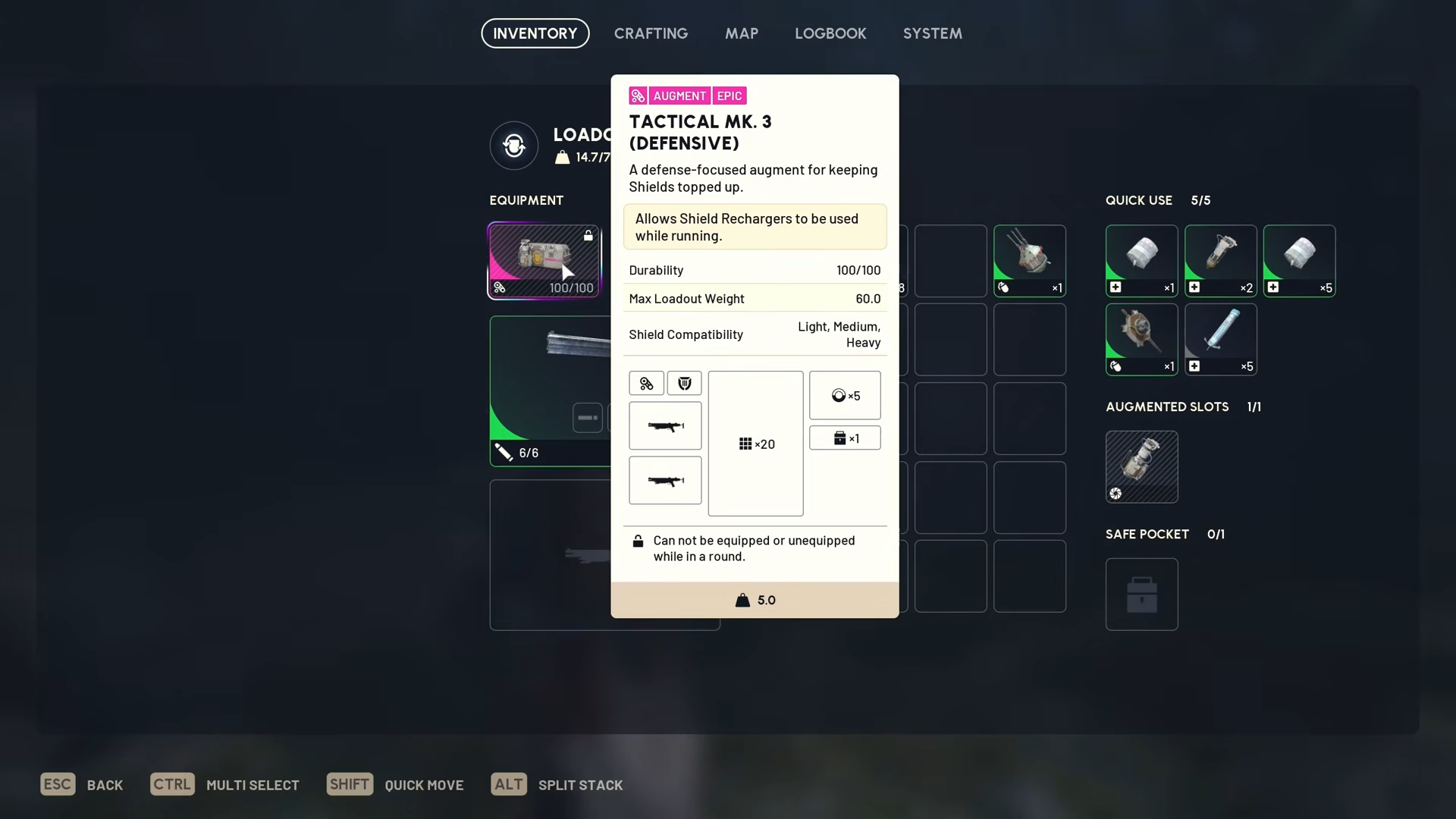Image resolution: width=1456 pixels, height=819 pixels.
Task: Select the item in Augmented Slots
Action: (x=1141, y=466)
